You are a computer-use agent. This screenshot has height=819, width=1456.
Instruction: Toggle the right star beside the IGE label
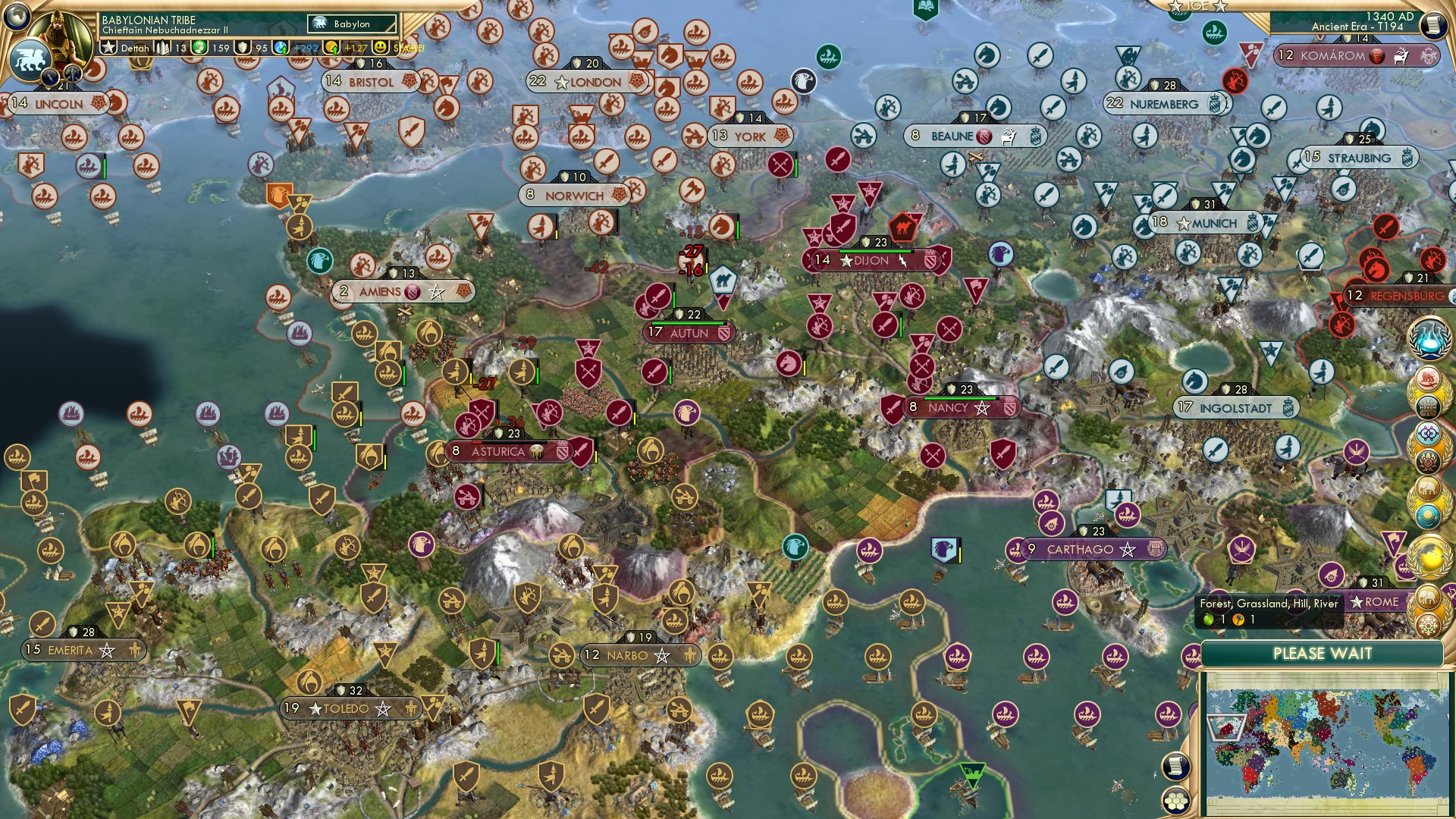pos(1221,7)
